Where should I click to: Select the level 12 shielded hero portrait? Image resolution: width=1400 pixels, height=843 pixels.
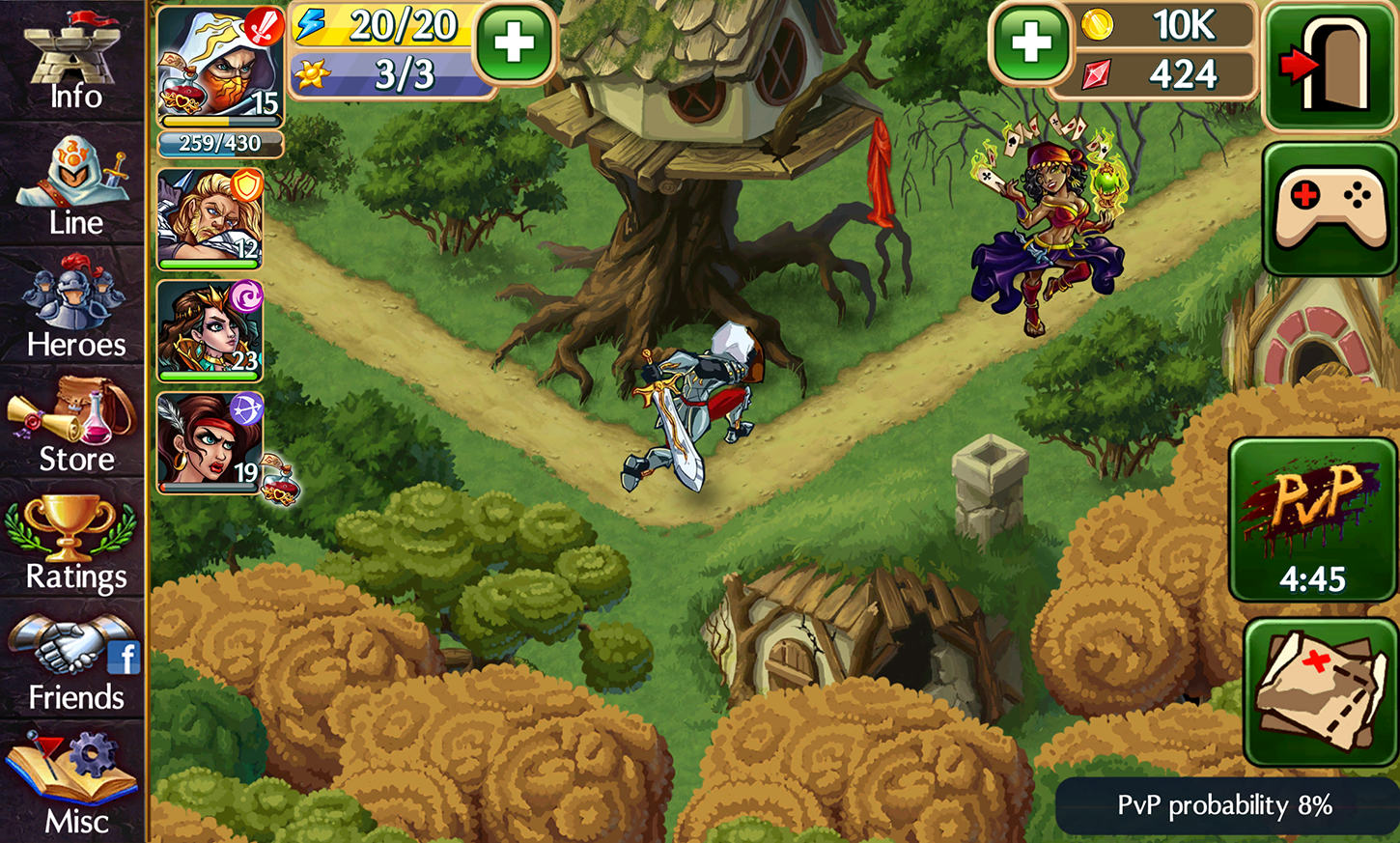pyautogui.click(x=209, y=217)
